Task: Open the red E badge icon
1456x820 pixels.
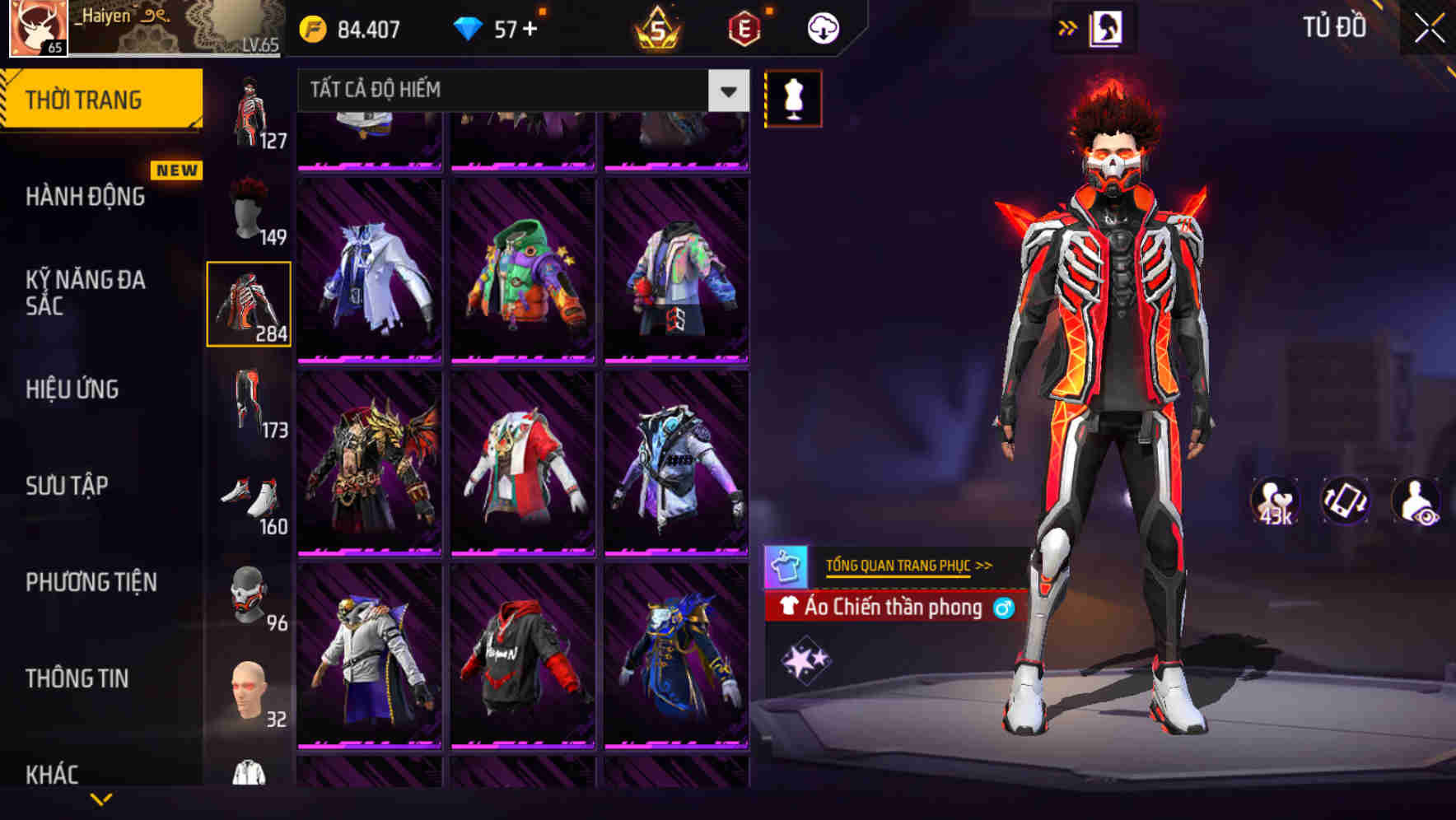Action: tap(742, 26)
